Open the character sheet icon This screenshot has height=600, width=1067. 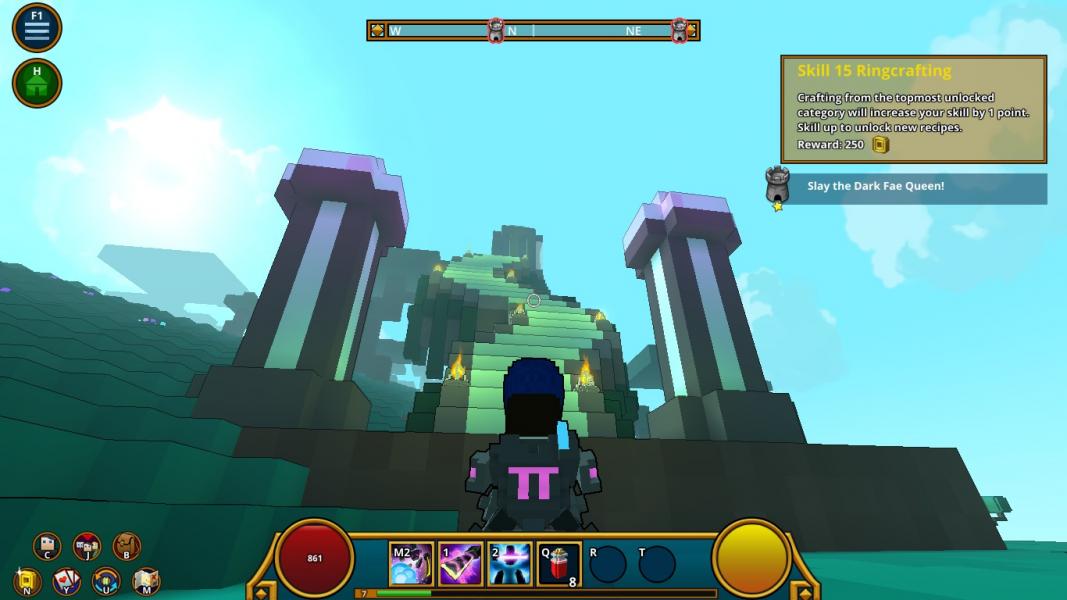click(47, 546)
